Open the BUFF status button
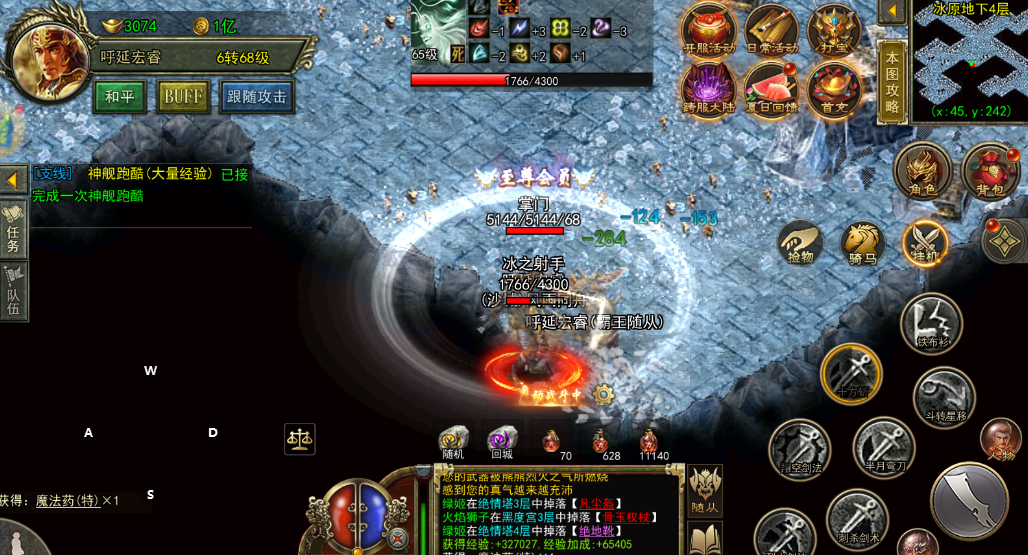Image resolution: width=1028 pixels, height=555 pixels. coord(183,96)
